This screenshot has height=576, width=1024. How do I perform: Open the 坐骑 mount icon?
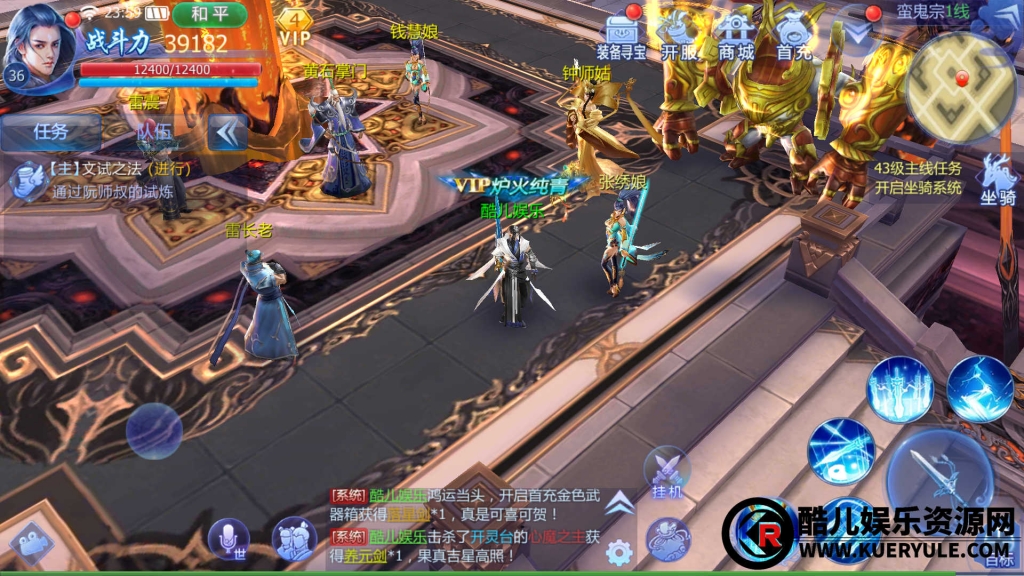pyautogui.click(x=996, y=179)
